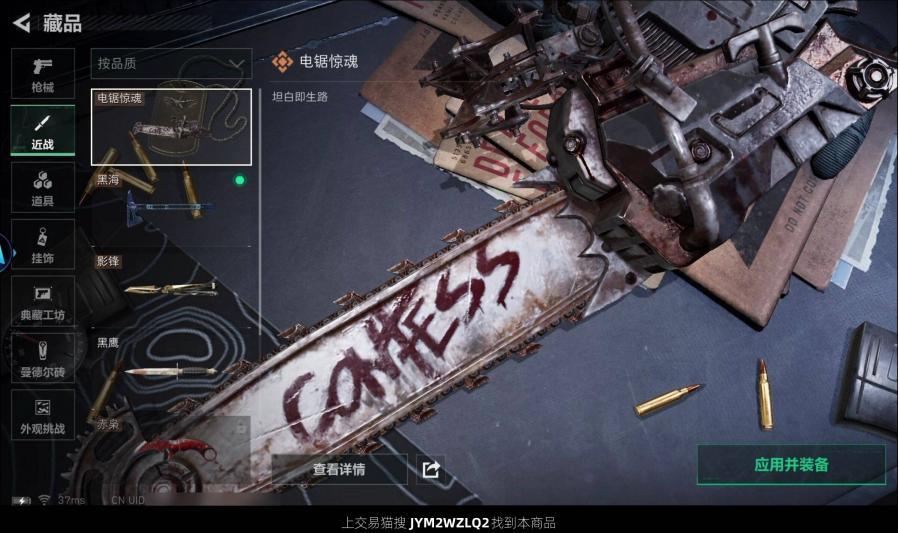View details with 查看详情 button

pos(339,469)
